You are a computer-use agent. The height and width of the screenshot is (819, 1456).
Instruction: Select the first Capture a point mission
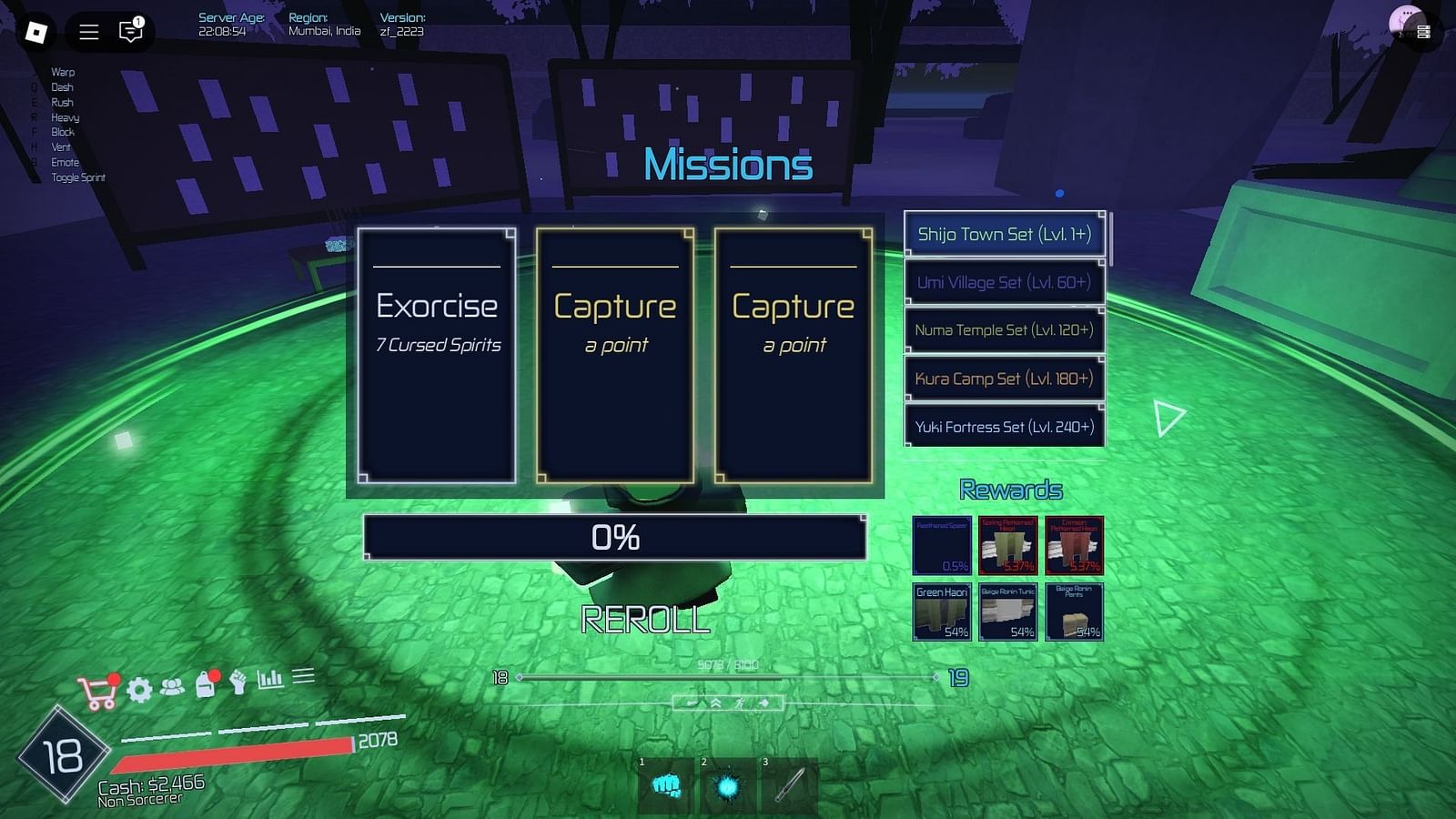(614, 355)
